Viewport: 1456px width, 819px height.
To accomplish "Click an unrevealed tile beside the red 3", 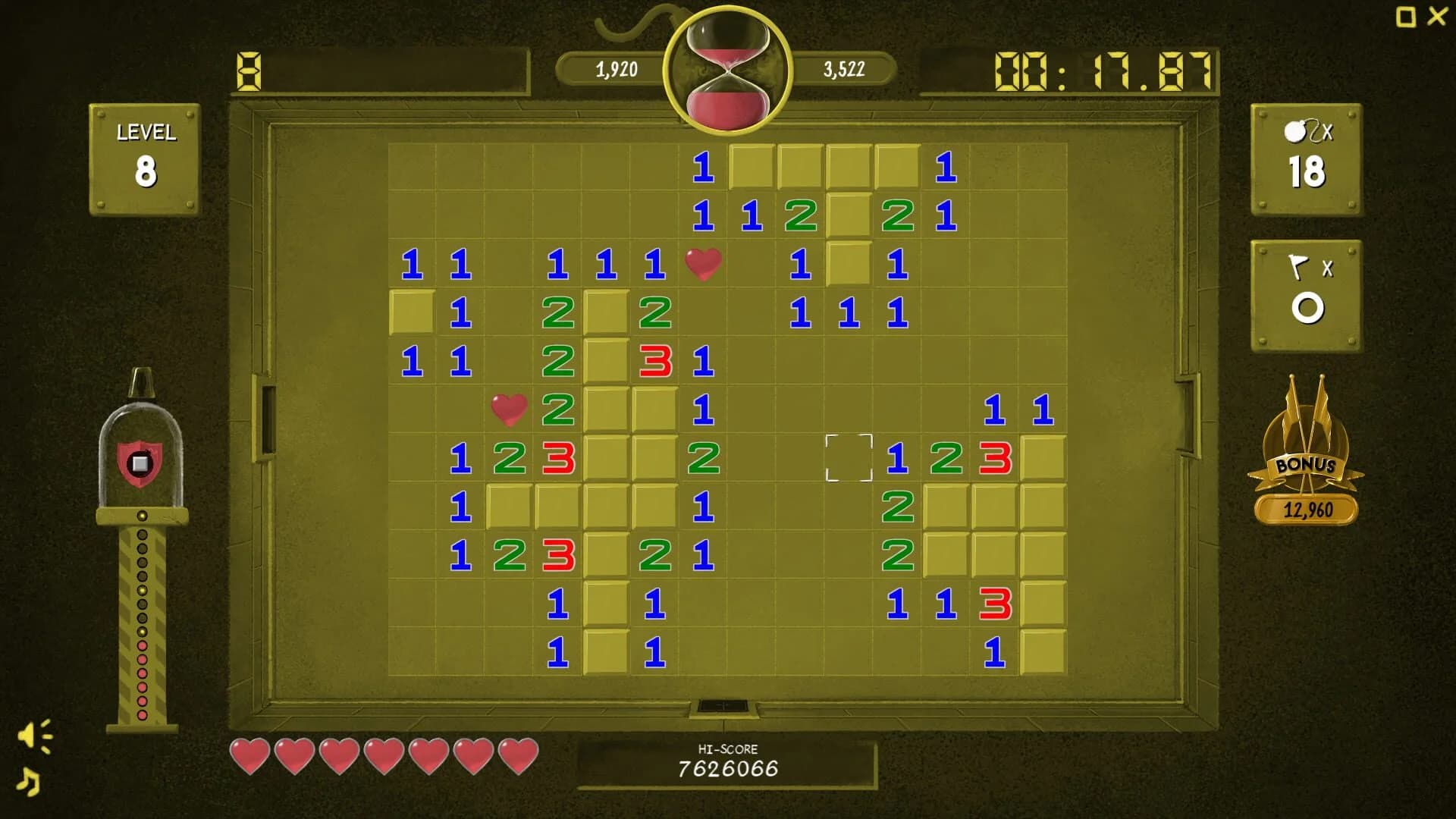I will pyautogui.click(x=1045, y=458).
